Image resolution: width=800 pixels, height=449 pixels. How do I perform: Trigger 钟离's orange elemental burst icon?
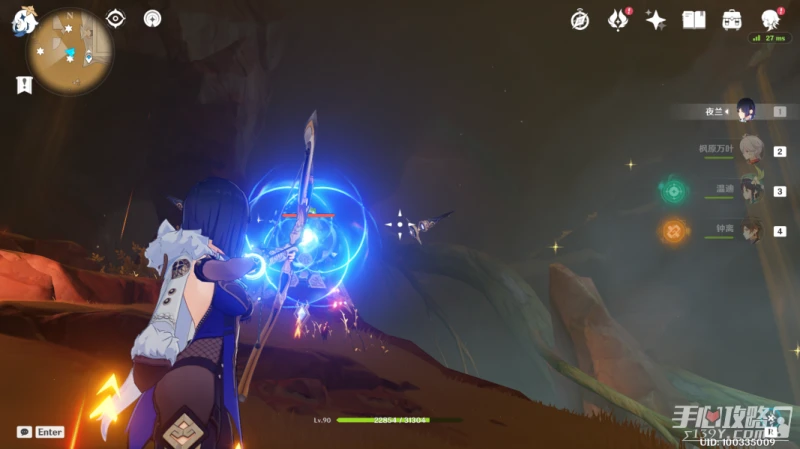click(x=673, y=231)
